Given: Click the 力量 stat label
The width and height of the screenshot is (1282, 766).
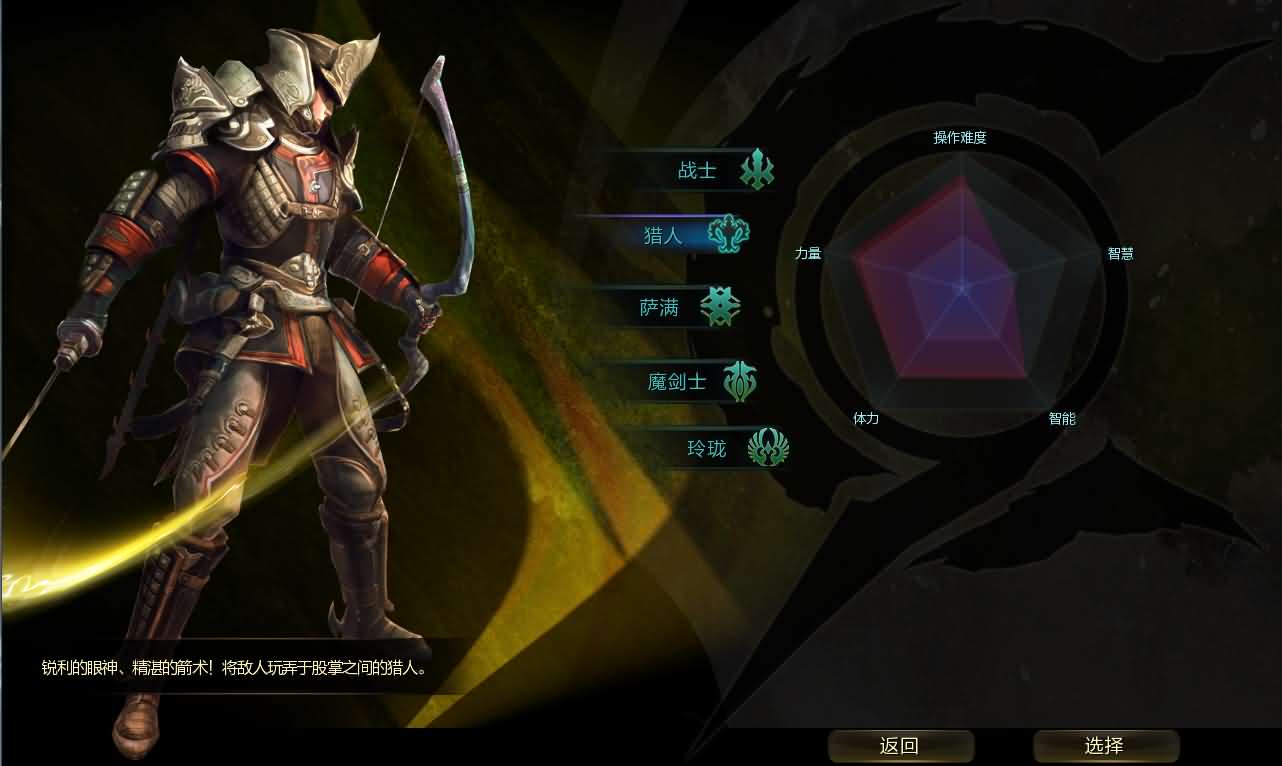Looking at the screenshot, I should 807,253.
